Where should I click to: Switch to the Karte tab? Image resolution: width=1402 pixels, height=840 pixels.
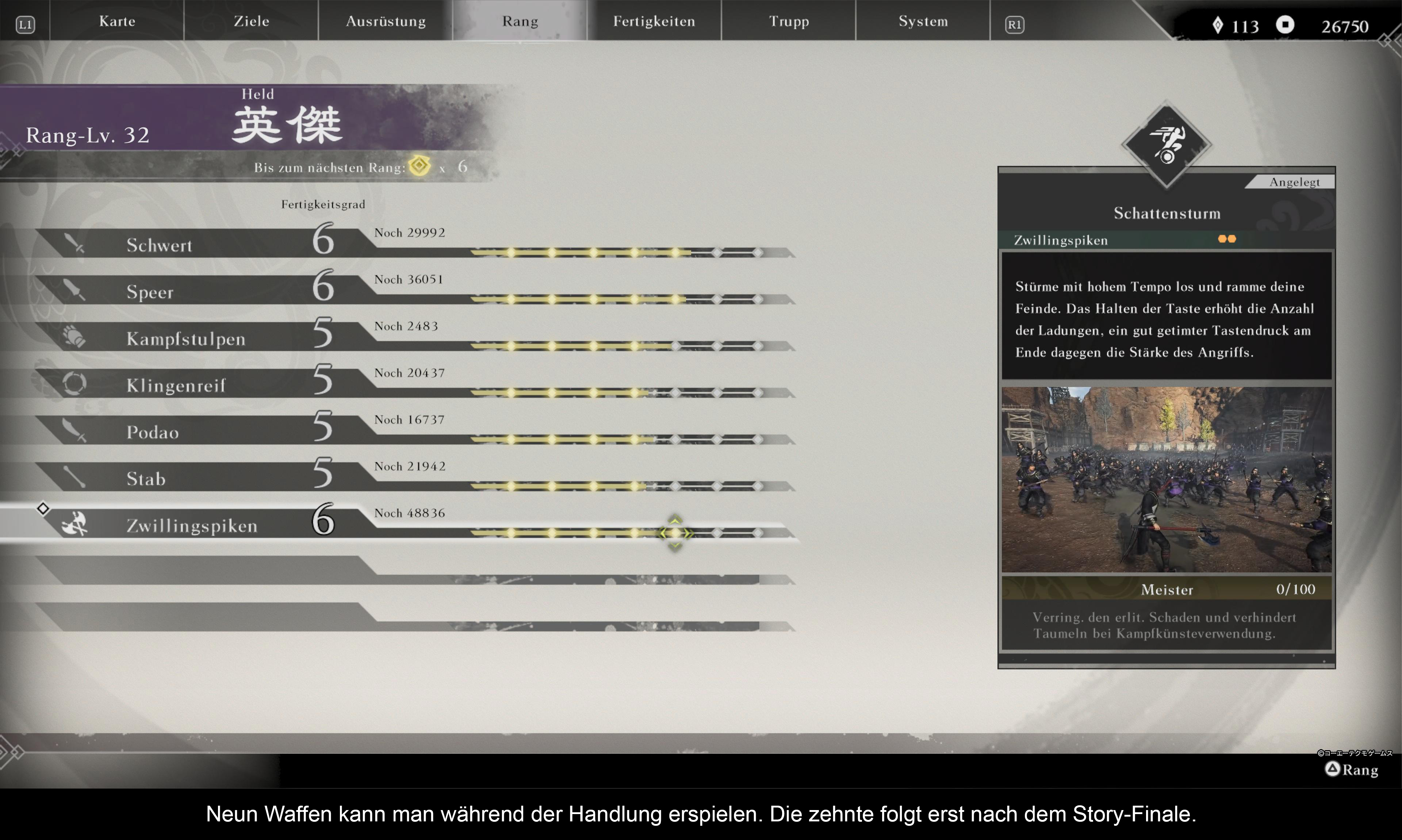click(x=117, y=22)
